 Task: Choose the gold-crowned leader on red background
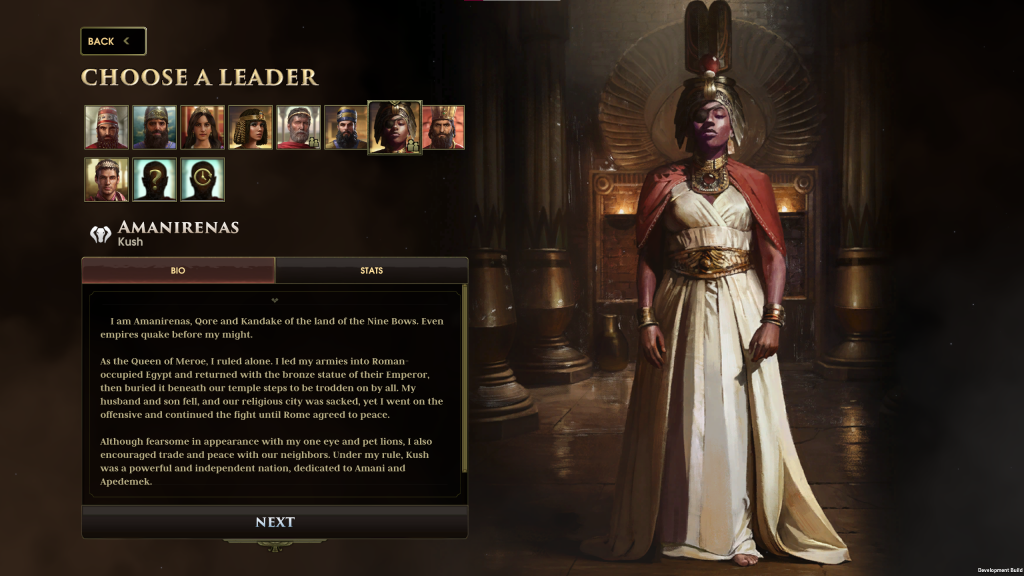(x=443, y=127)
